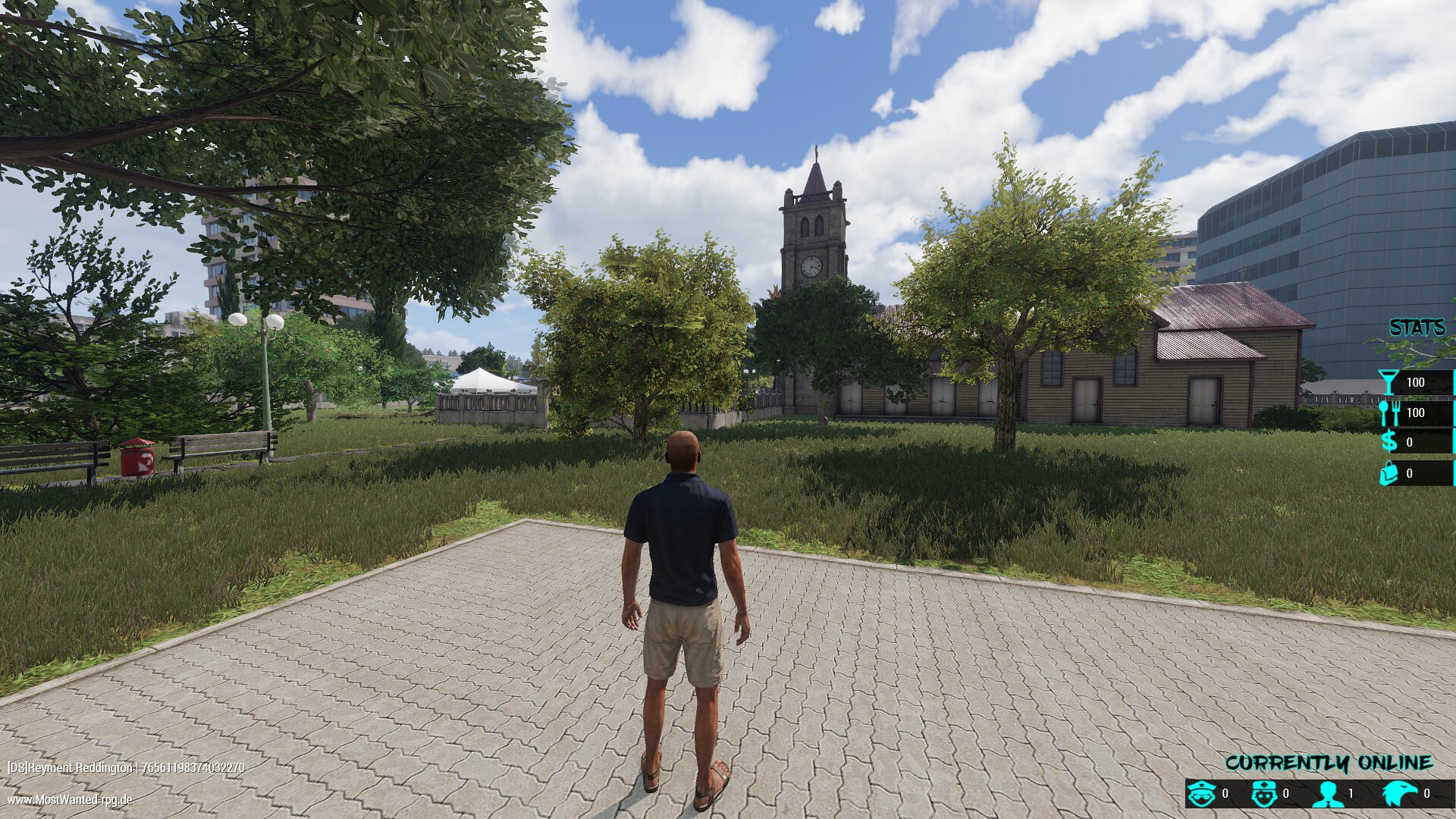
Task: Open the shopping bag inventory icon
Action: 1389,473
